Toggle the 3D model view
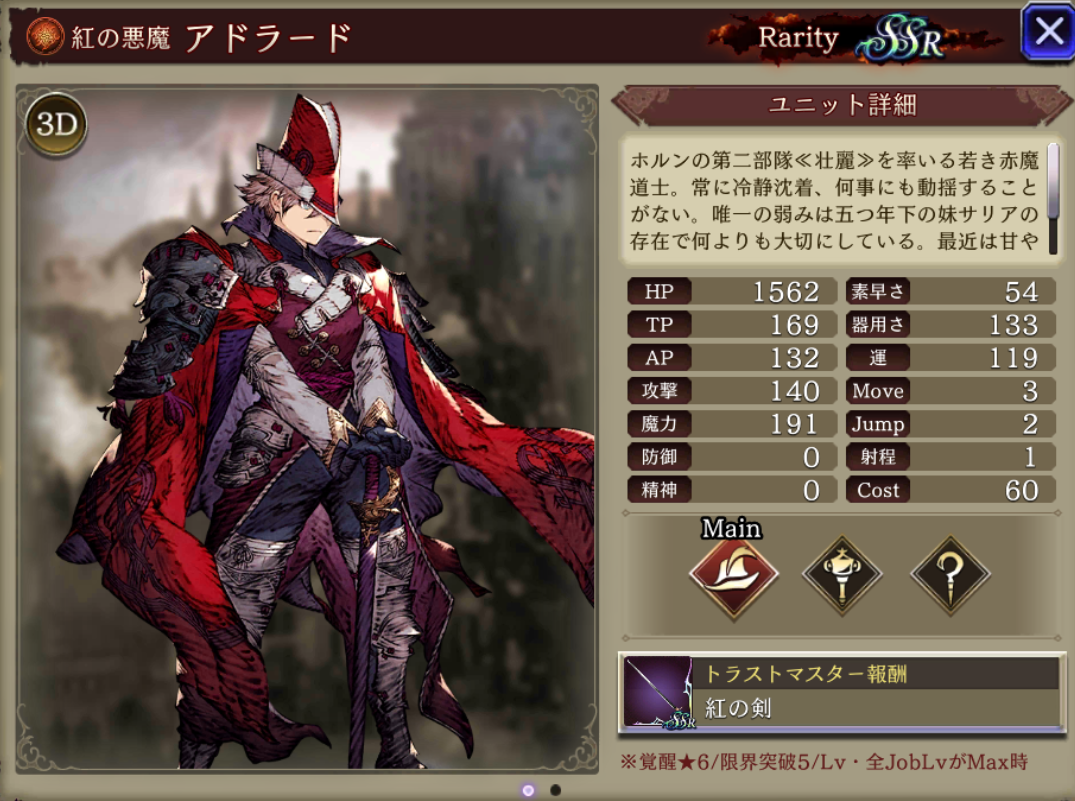Image resolution: width=1075 pixels, height=801 pixels. (x=56, y=126)
